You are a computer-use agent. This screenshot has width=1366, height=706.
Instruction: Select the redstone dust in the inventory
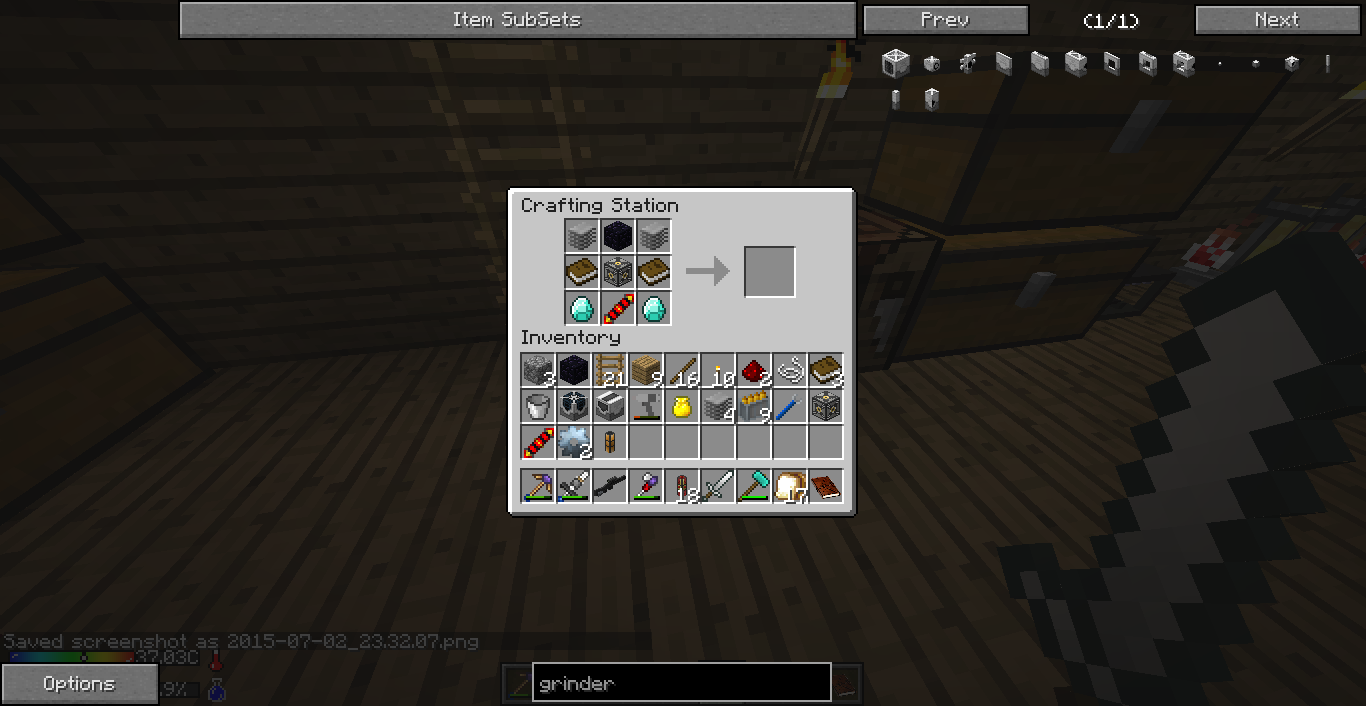click(753, 371)
